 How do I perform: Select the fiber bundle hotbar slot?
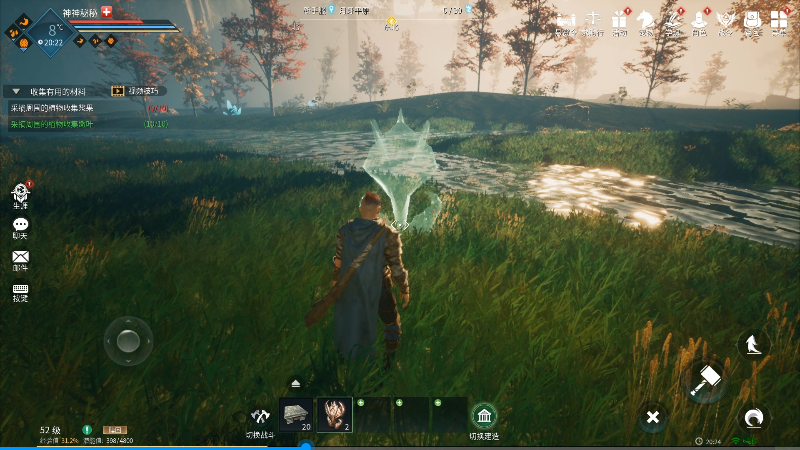(x=334, y=414)
